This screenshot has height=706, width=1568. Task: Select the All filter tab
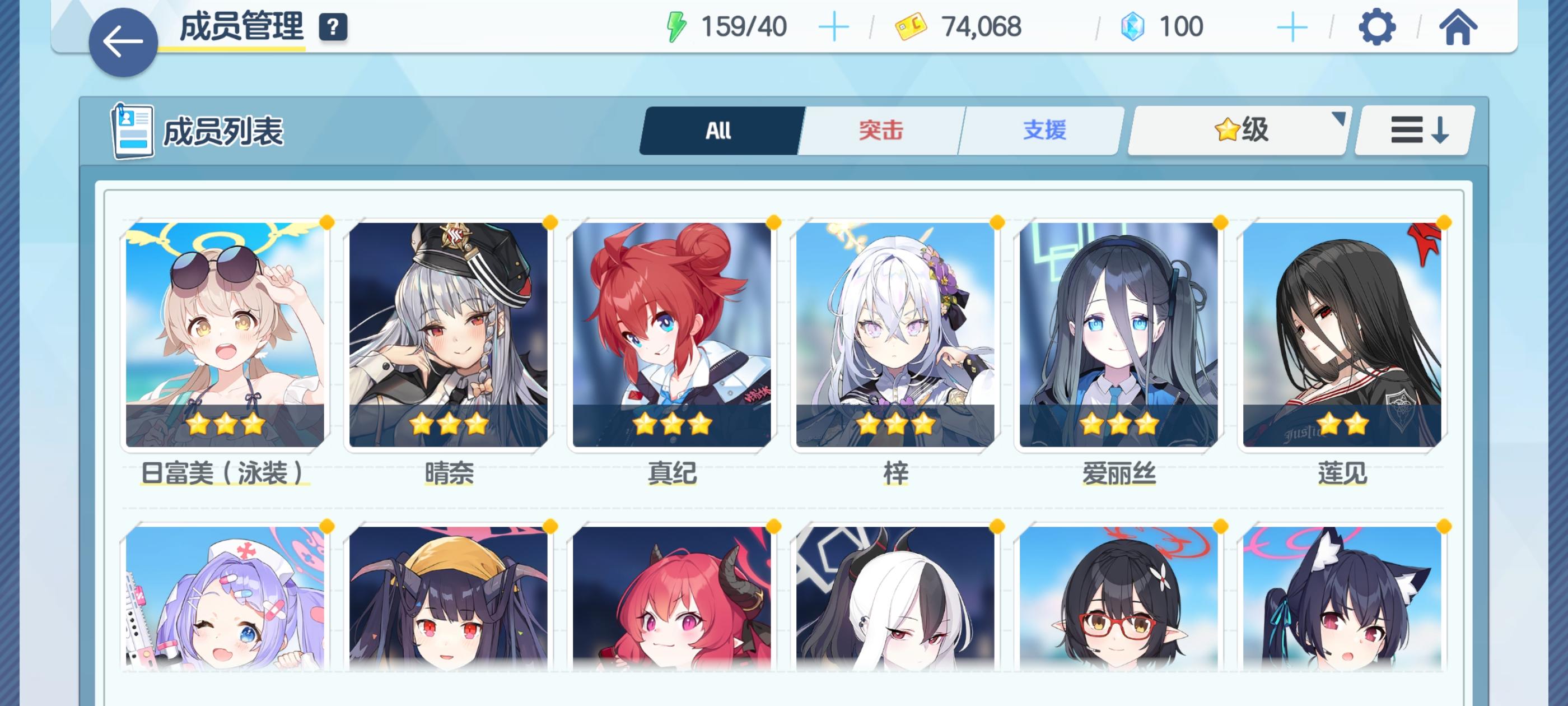719,131
